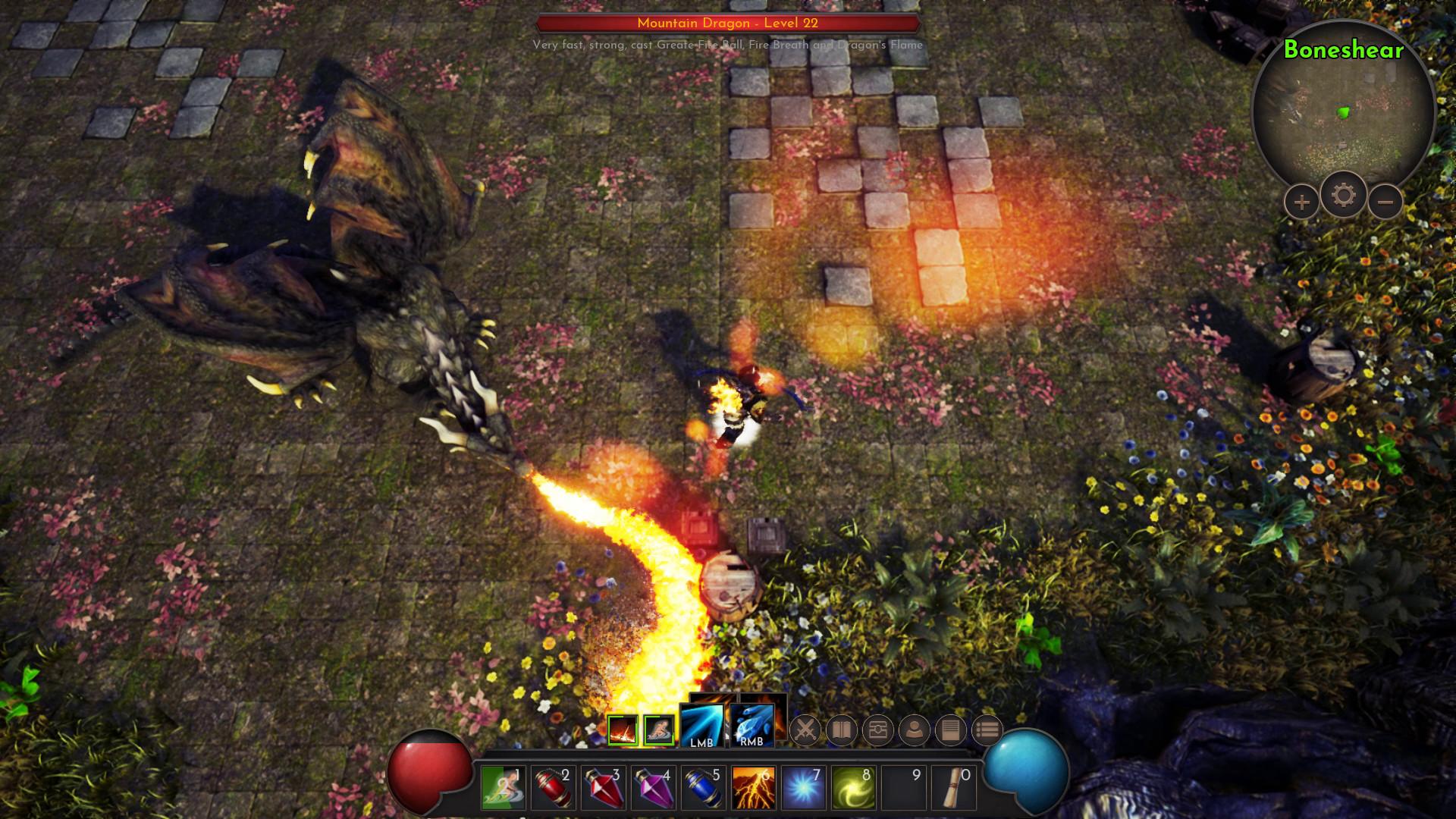Select the RMB ice shards skill

point(752,726)
